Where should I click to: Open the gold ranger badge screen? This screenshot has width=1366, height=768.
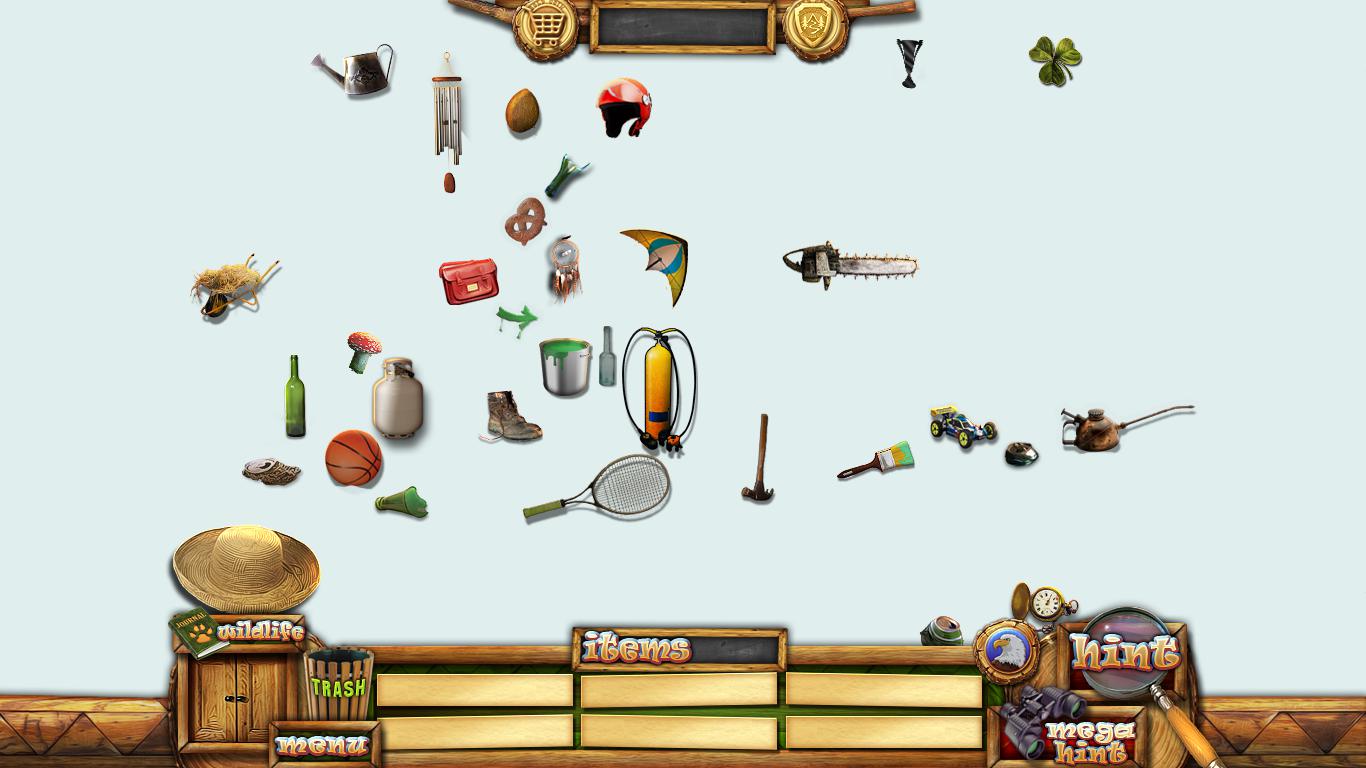(x=816, y=26)
